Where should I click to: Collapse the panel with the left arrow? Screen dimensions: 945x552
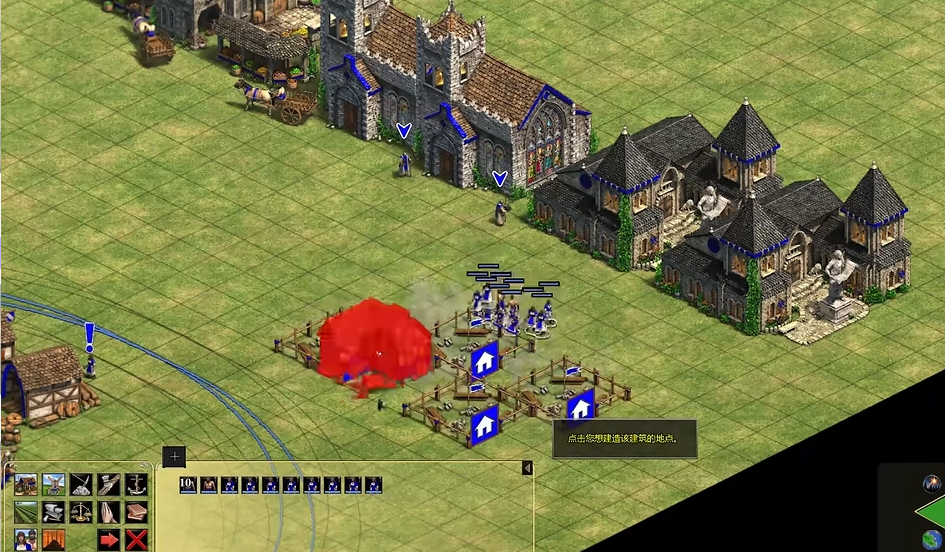527,468
